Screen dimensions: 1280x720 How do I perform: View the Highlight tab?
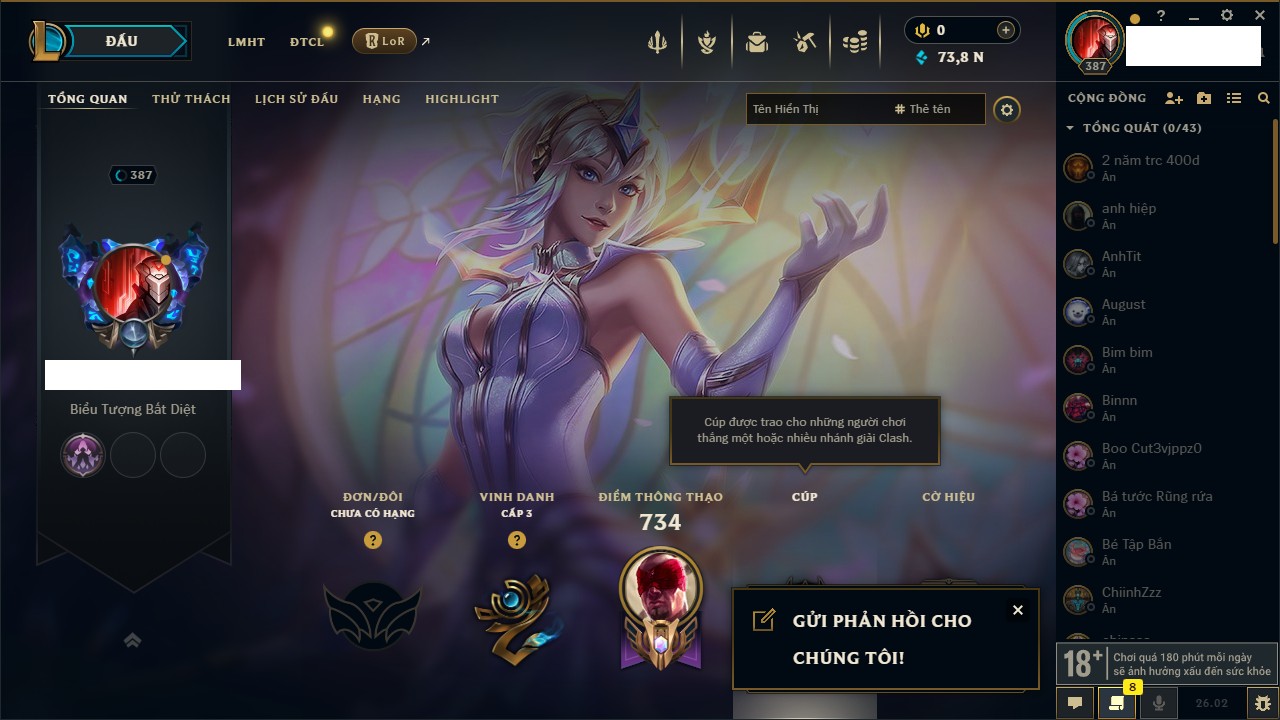(461, 99)
